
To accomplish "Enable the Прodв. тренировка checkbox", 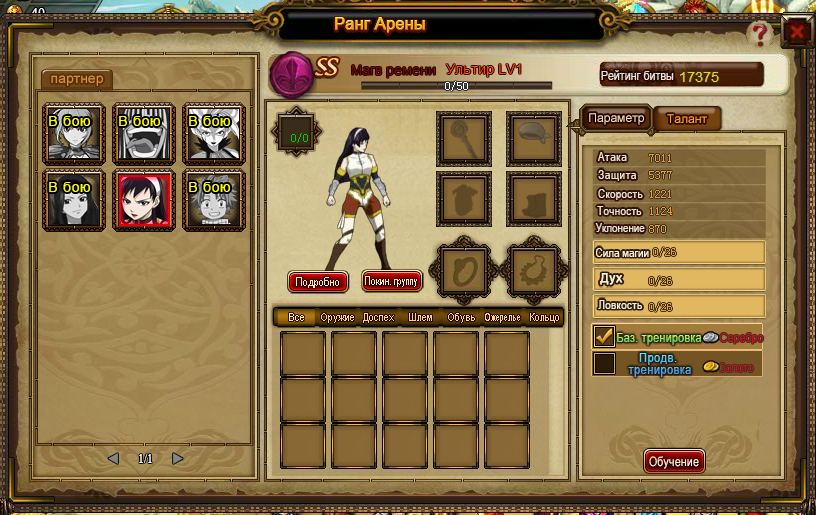I will point(604,363).
